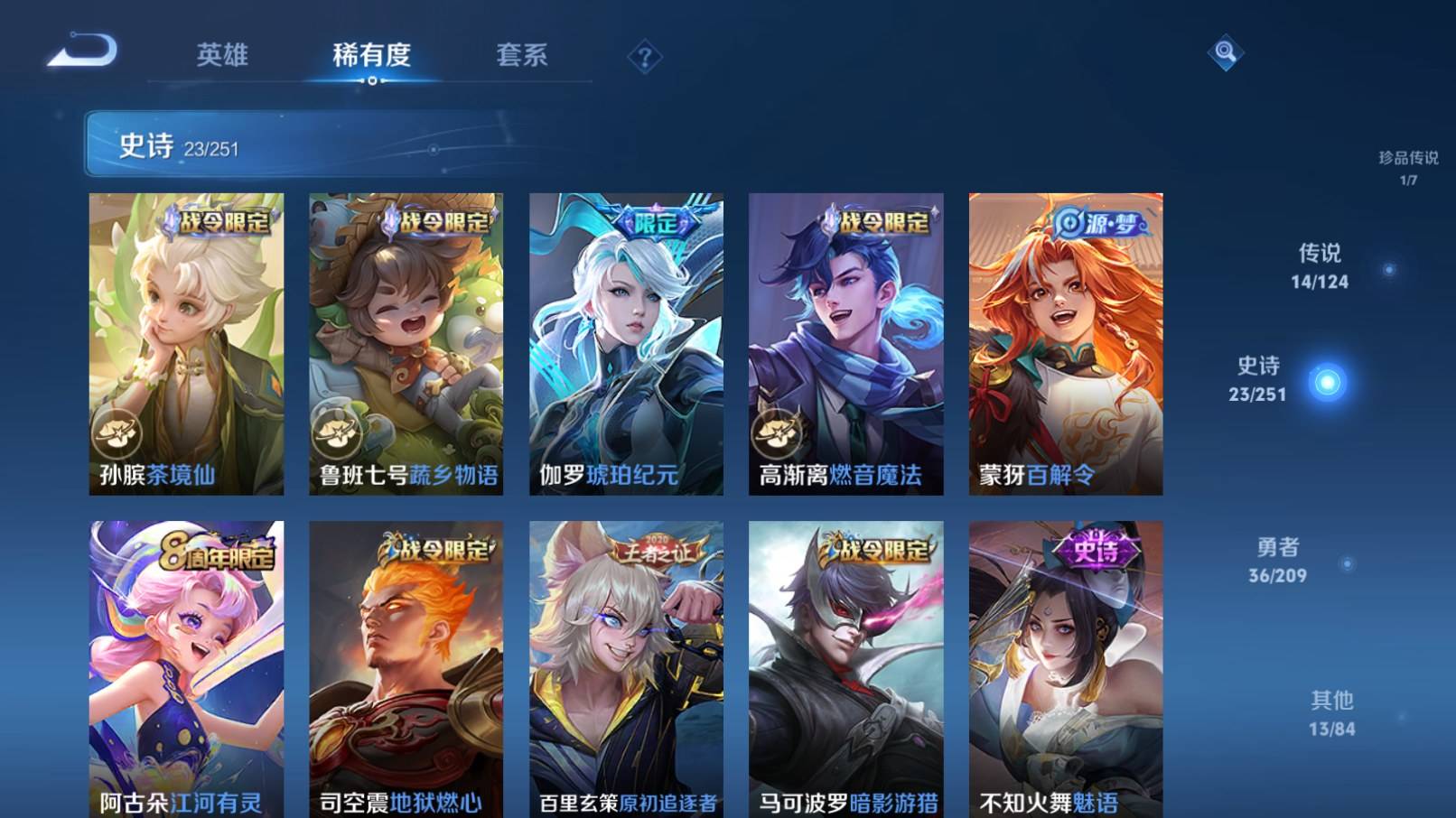This screenshot has height=818, width=1456.
Task: Switch to the 英雄 tab
Action: [x=222, y=56]
